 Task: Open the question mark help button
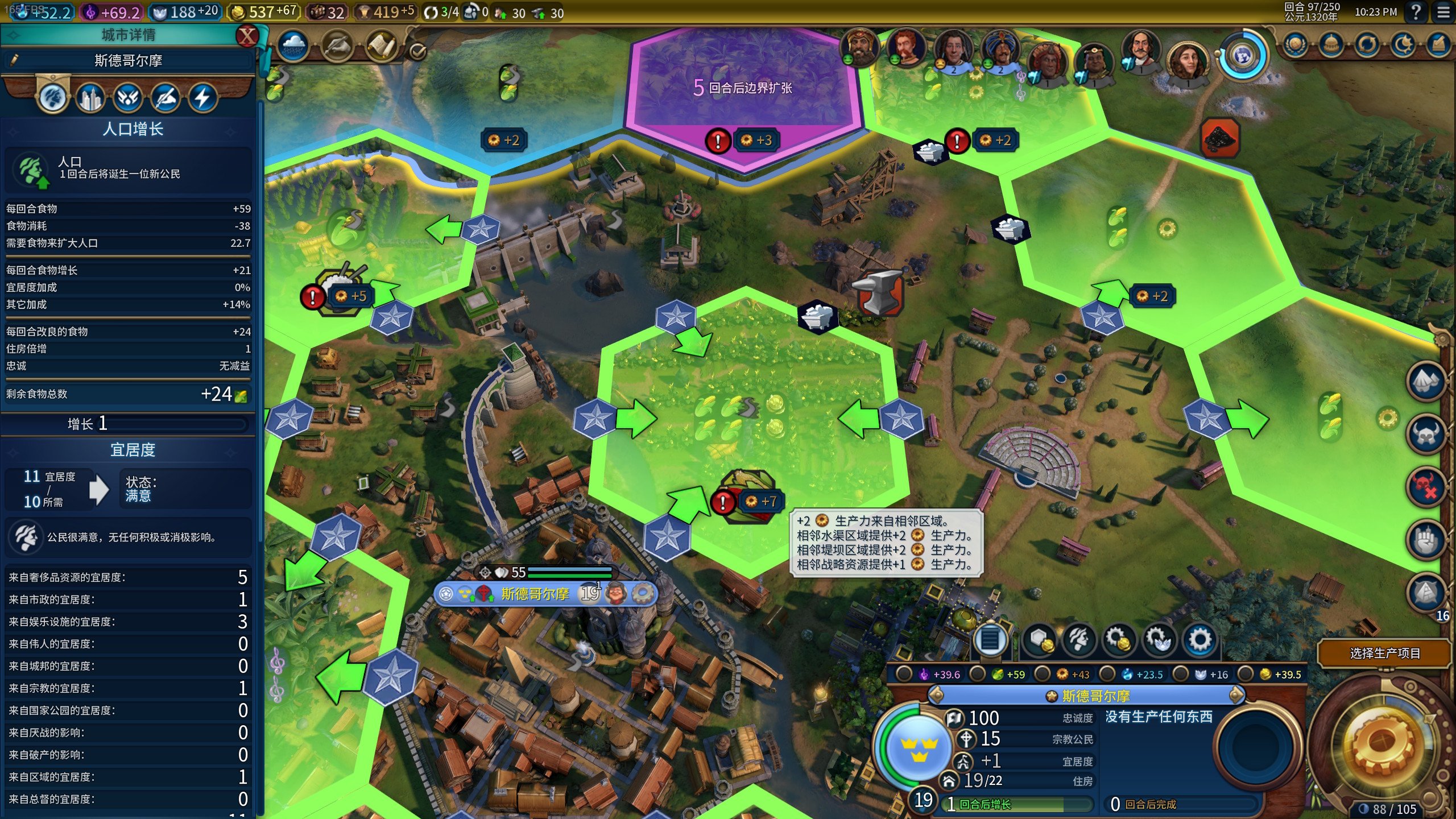[1416, 12]
